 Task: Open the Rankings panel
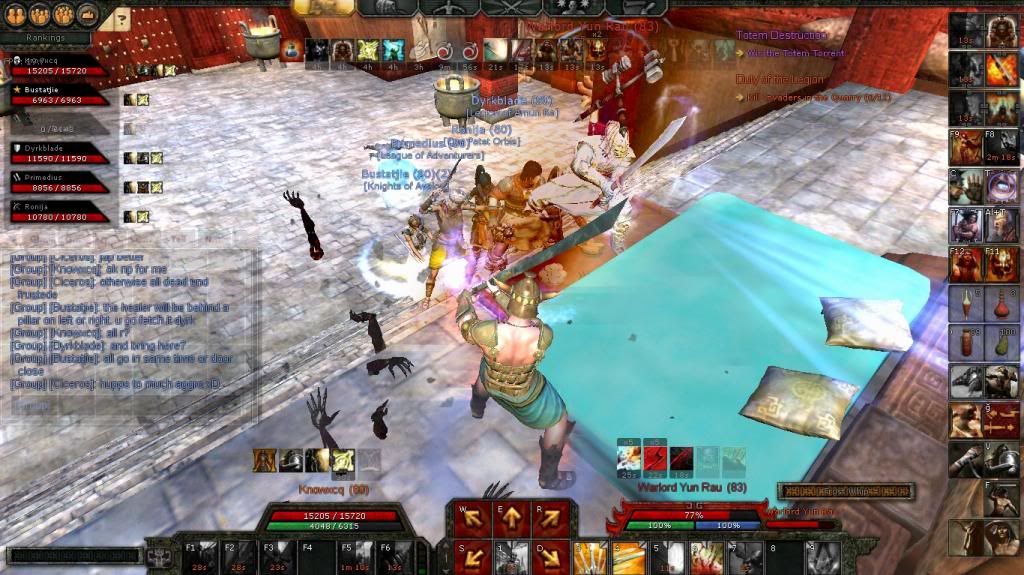[46, 38]
